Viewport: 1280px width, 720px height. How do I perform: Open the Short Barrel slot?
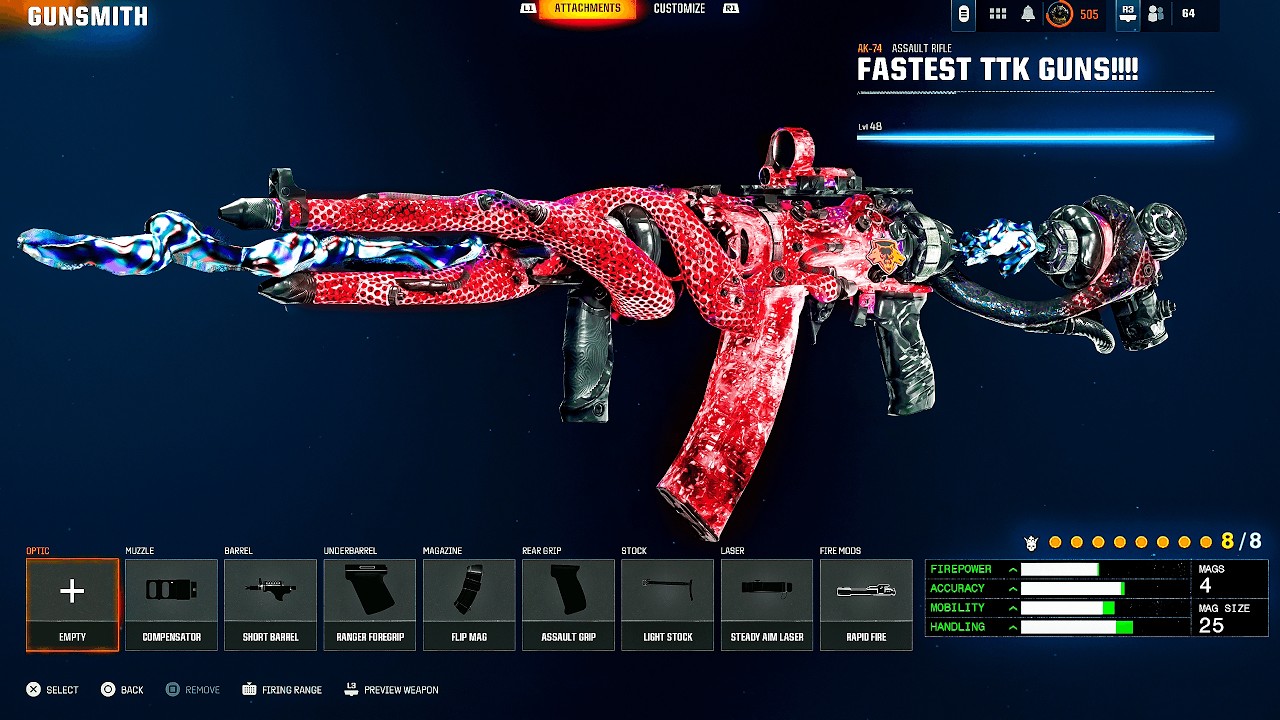coord(270,604)
